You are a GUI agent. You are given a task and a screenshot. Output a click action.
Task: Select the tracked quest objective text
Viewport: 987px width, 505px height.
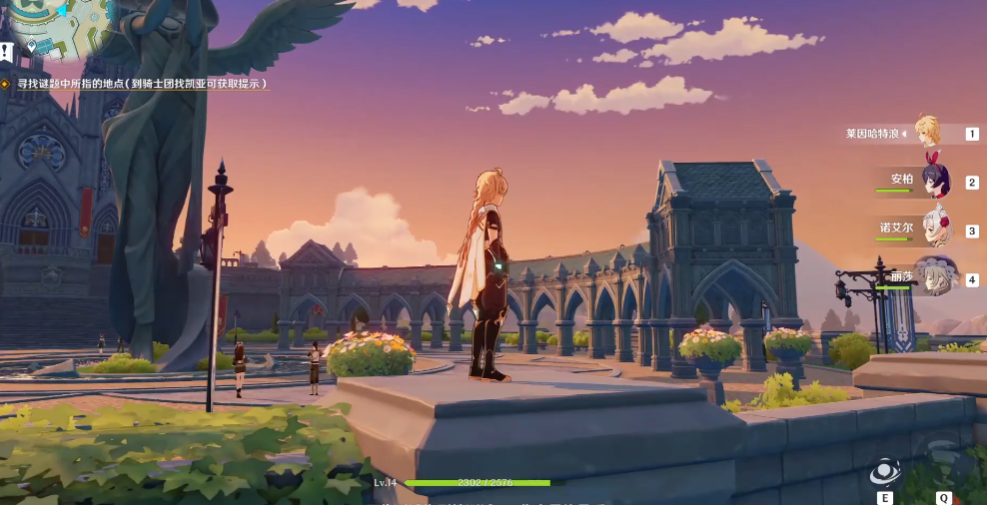click(x=142, y=85)
